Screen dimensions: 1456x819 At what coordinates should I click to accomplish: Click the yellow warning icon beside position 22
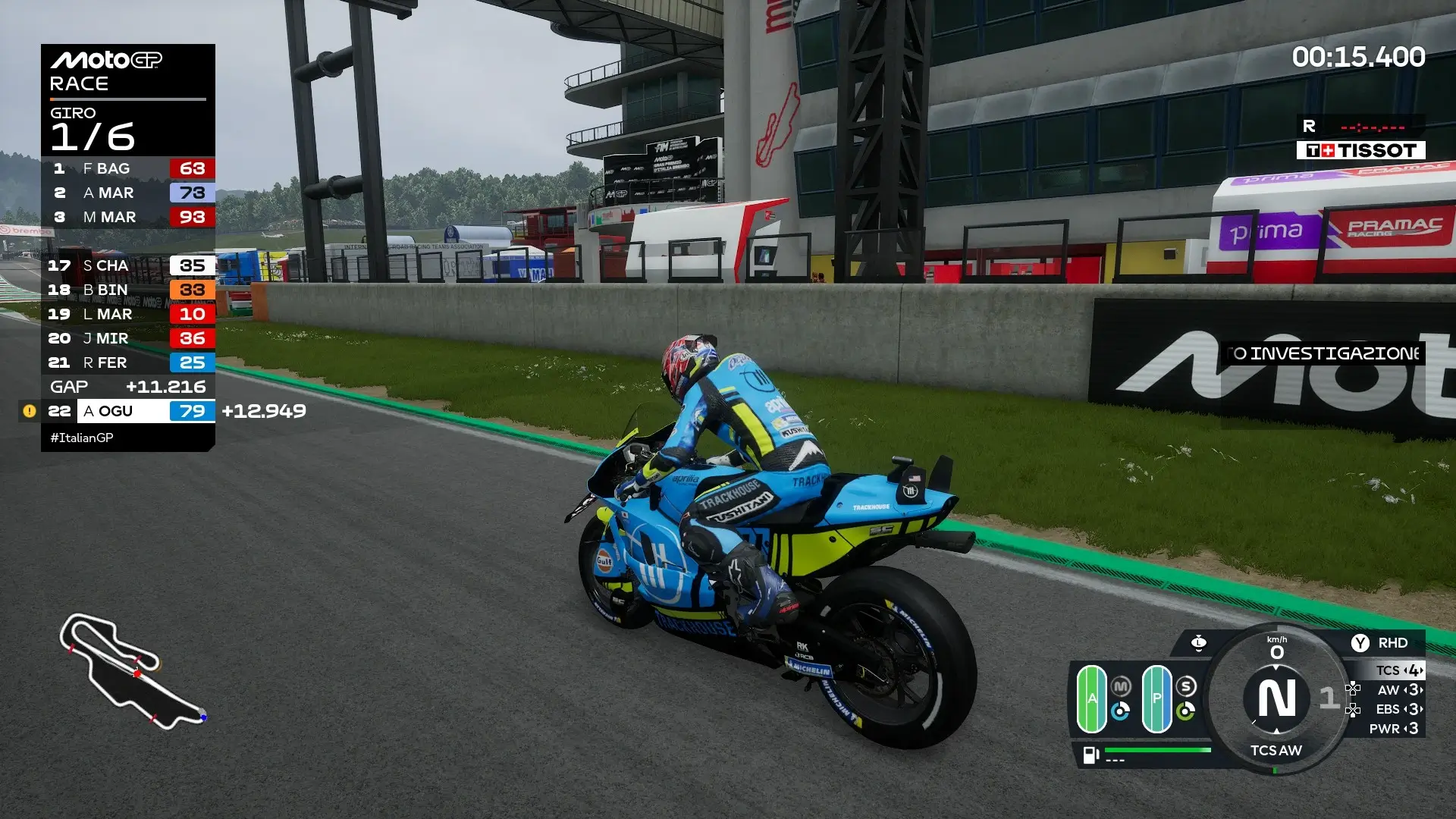(x=30, y=411)
